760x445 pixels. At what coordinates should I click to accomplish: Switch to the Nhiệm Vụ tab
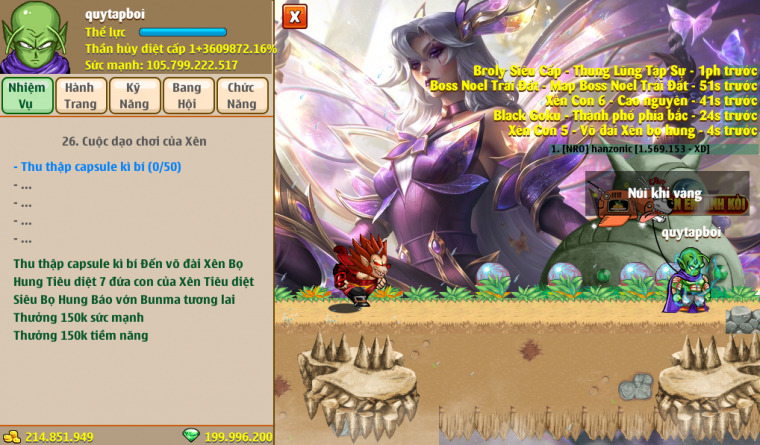click(x=27, y=95)
